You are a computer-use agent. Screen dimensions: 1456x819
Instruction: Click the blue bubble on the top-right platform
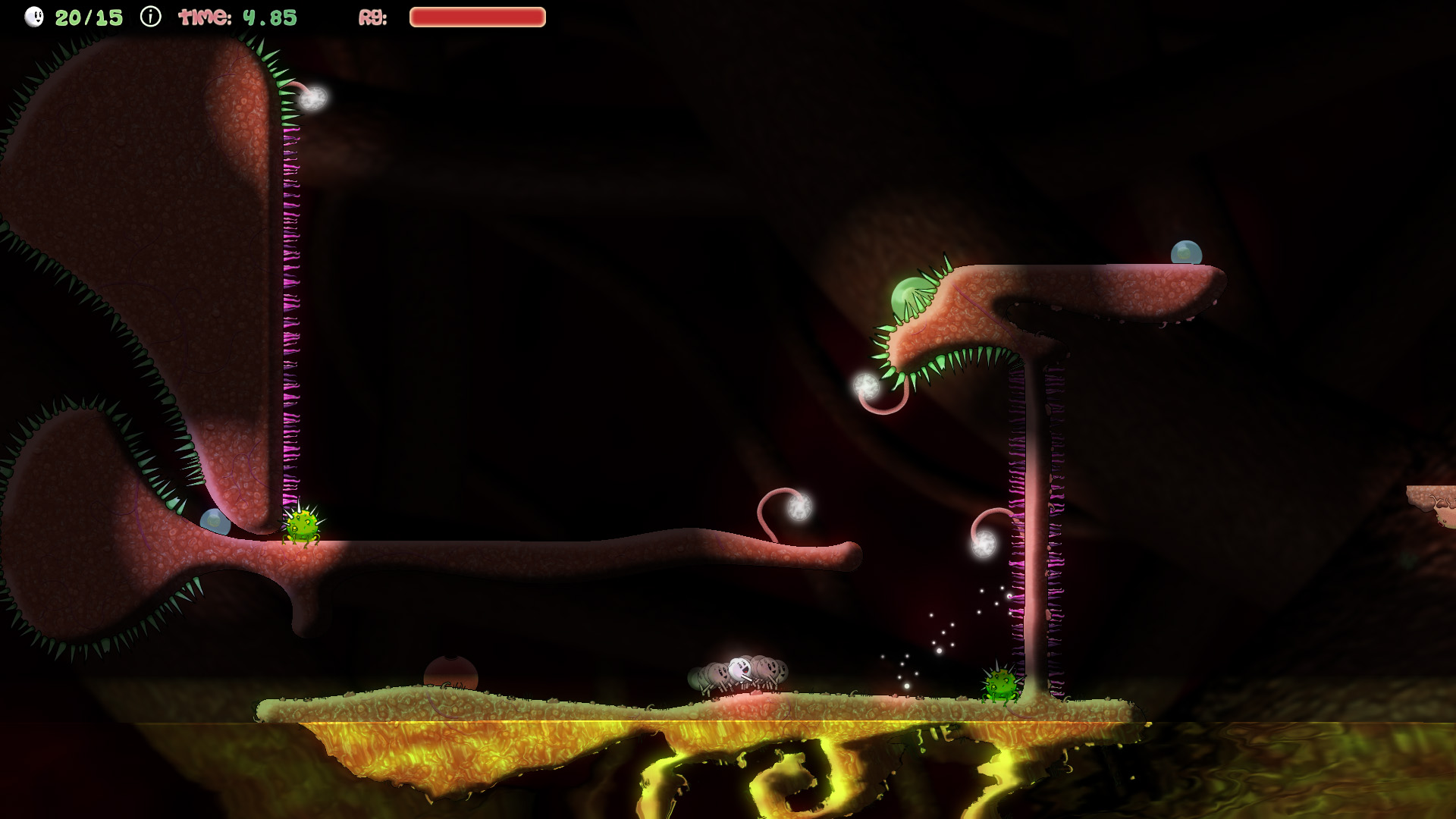coord(1187,252)
